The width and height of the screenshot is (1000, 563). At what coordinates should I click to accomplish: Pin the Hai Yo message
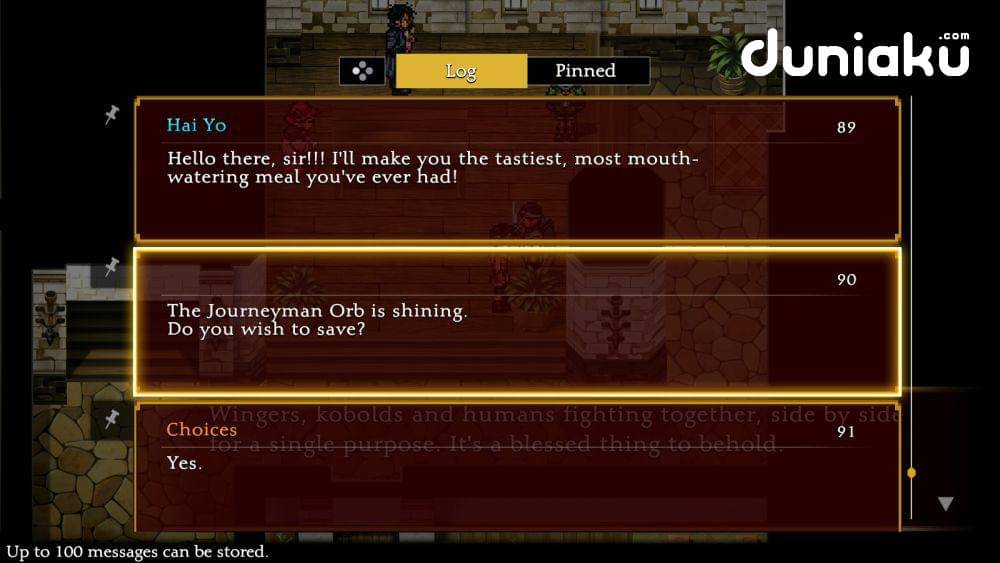(111, 117)
